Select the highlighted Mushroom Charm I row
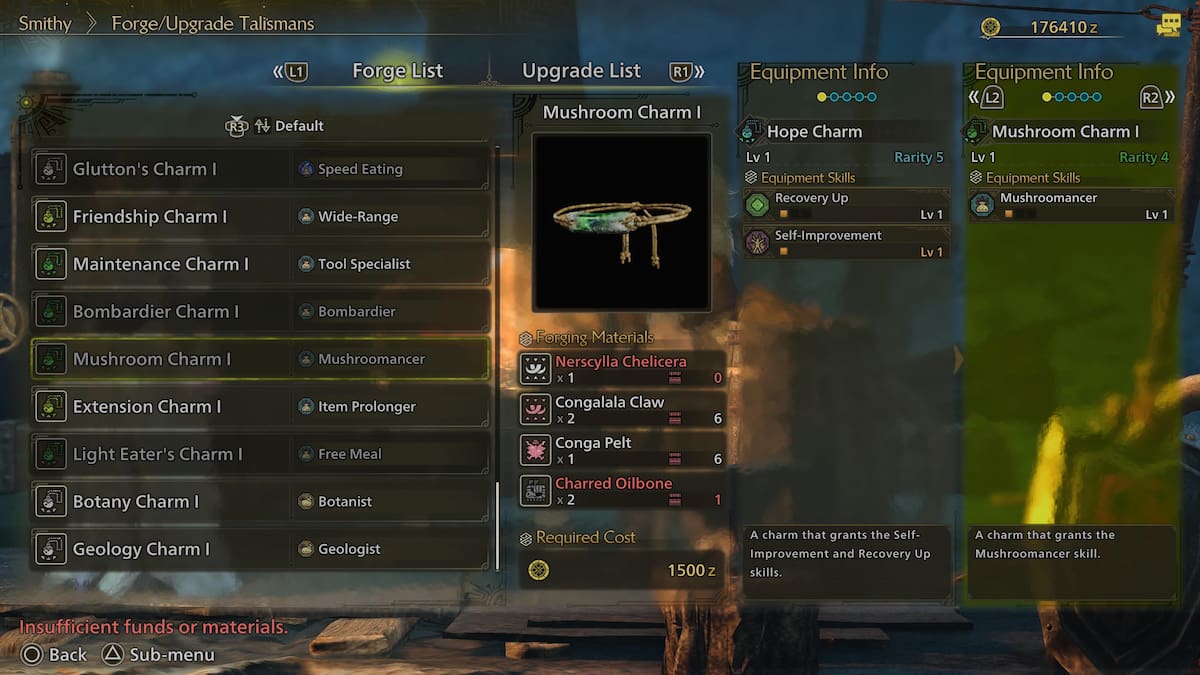 [x=260, y=359]
